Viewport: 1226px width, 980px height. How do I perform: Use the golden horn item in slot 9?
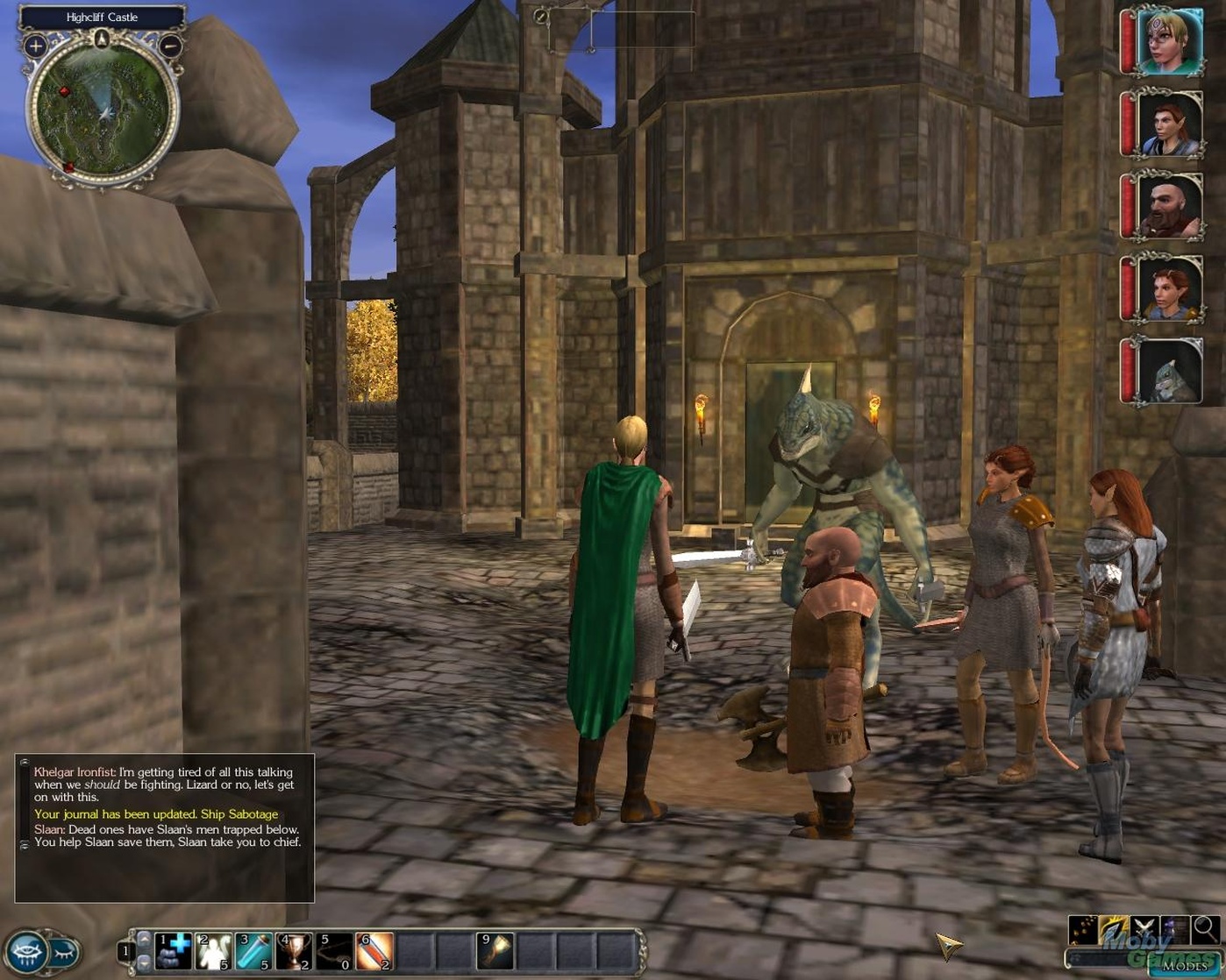[x=495, y=951]
